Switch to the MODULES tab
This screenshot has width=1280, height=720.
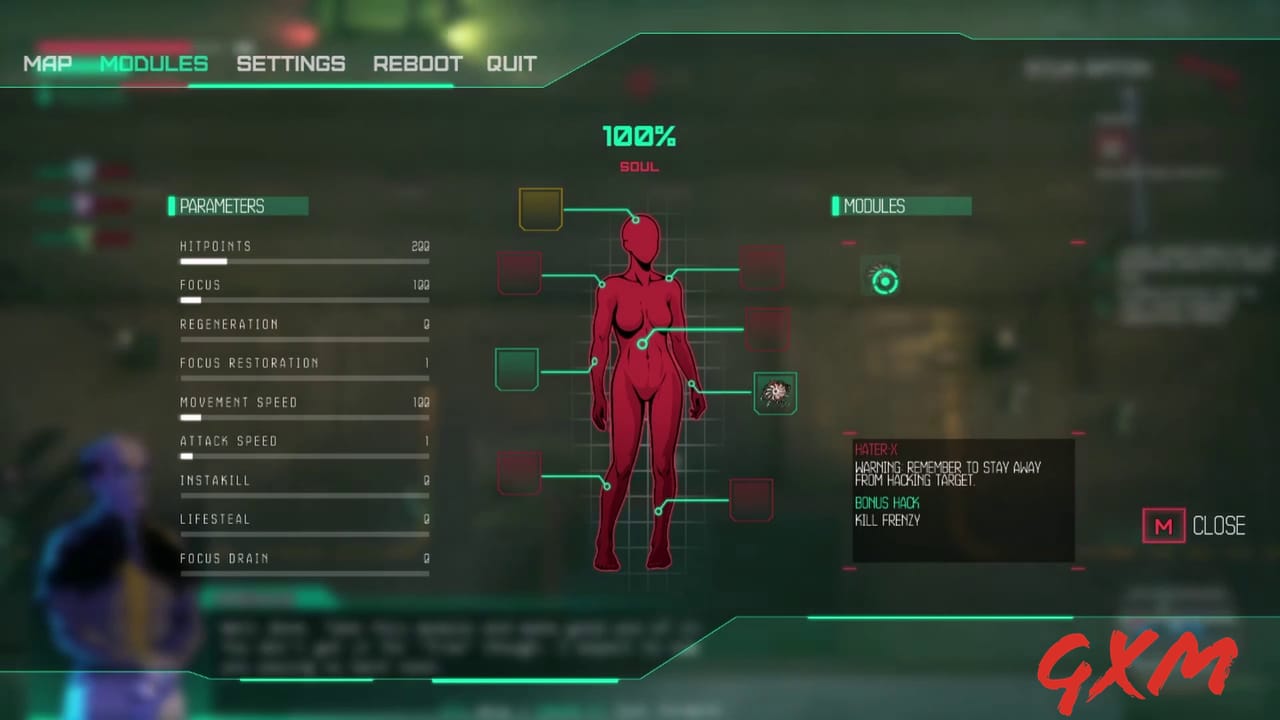pyautogui.click(x=154, y=63)
